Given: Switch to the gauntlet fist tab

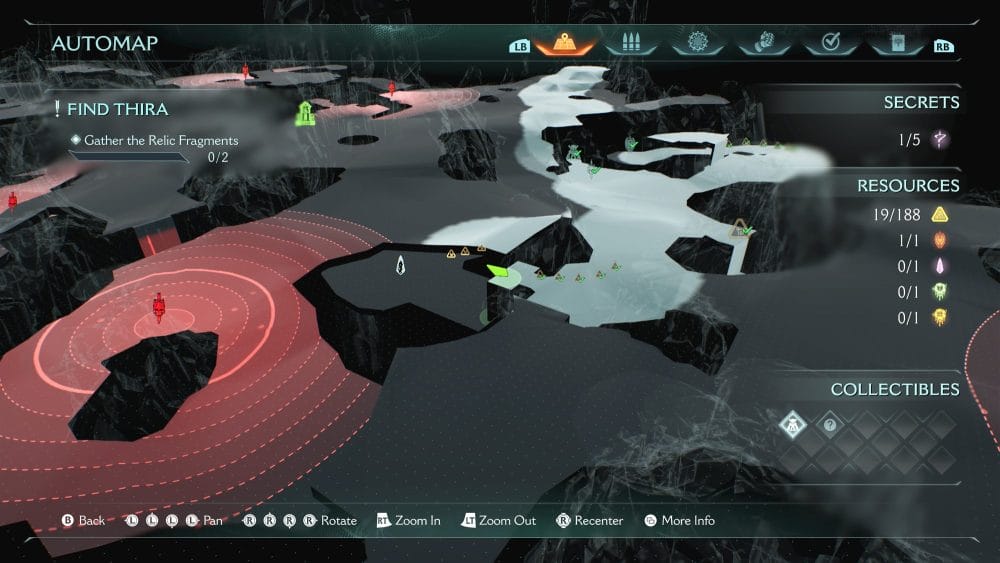Looking at the screenshot, I should pyautogui.click(x=760, y=44).
